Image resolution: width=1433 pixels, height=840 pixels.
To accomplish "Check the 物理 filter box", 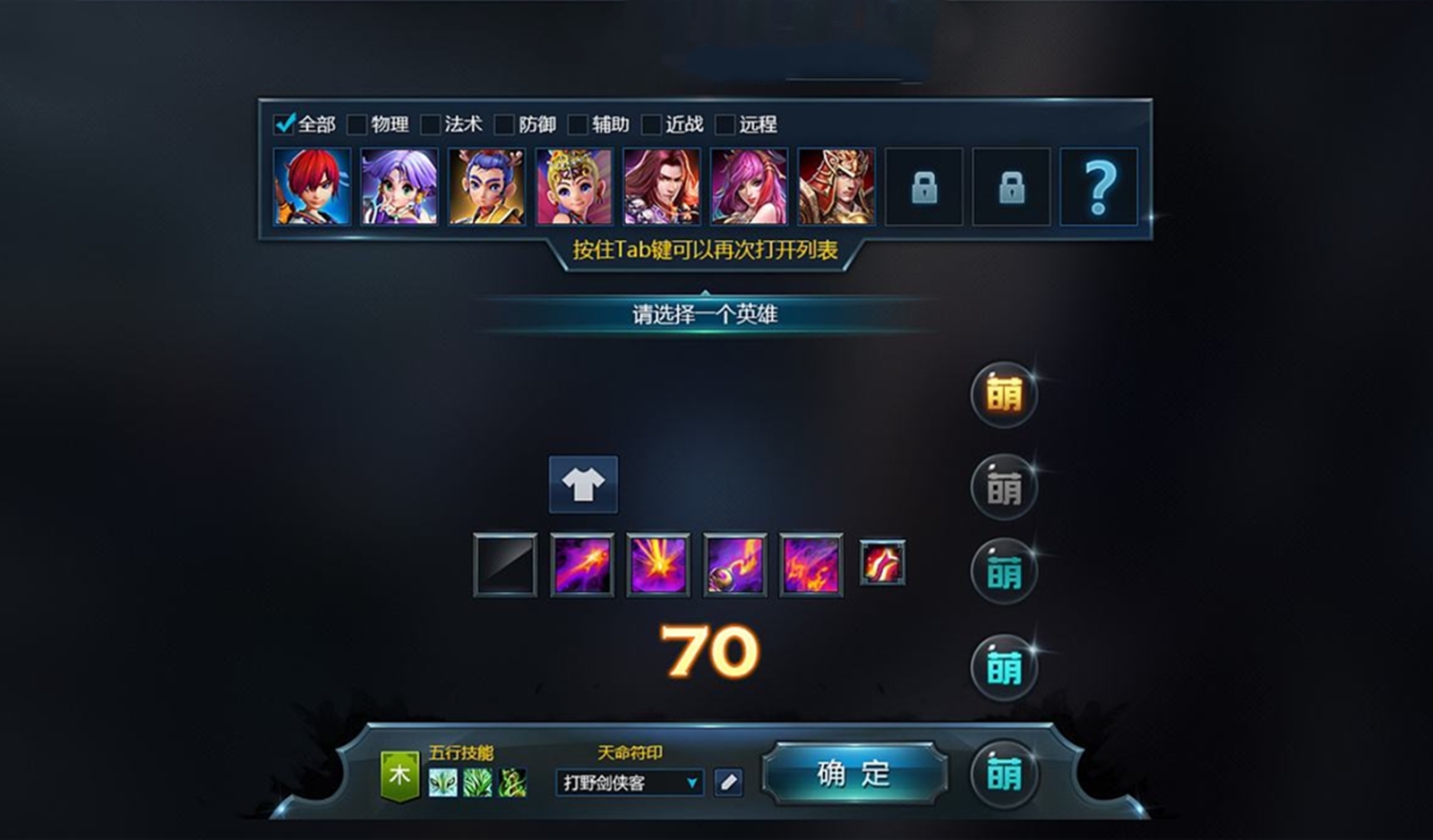I will point(357,124).
